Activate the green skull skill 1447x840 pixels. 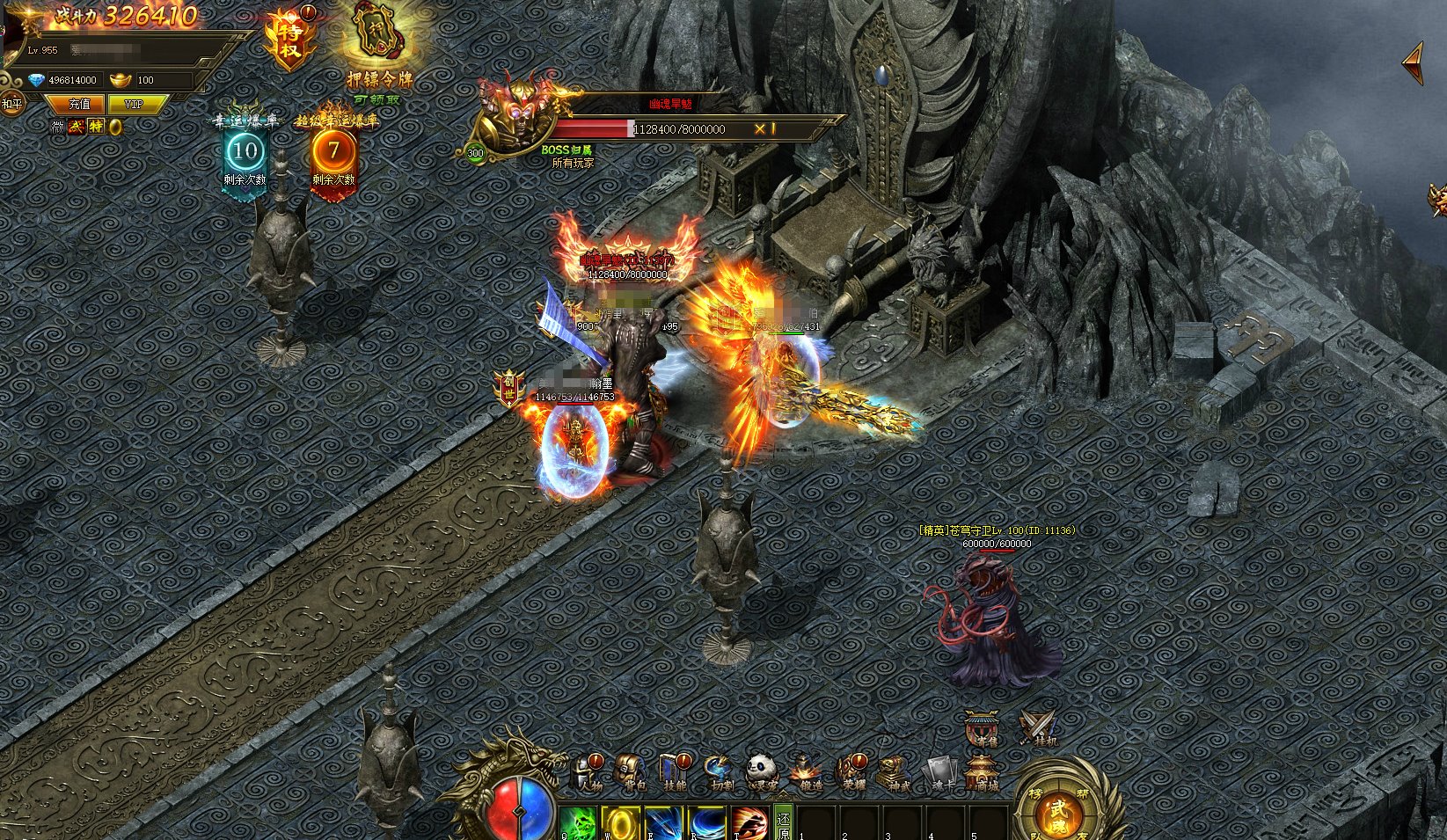coord(576,822)
